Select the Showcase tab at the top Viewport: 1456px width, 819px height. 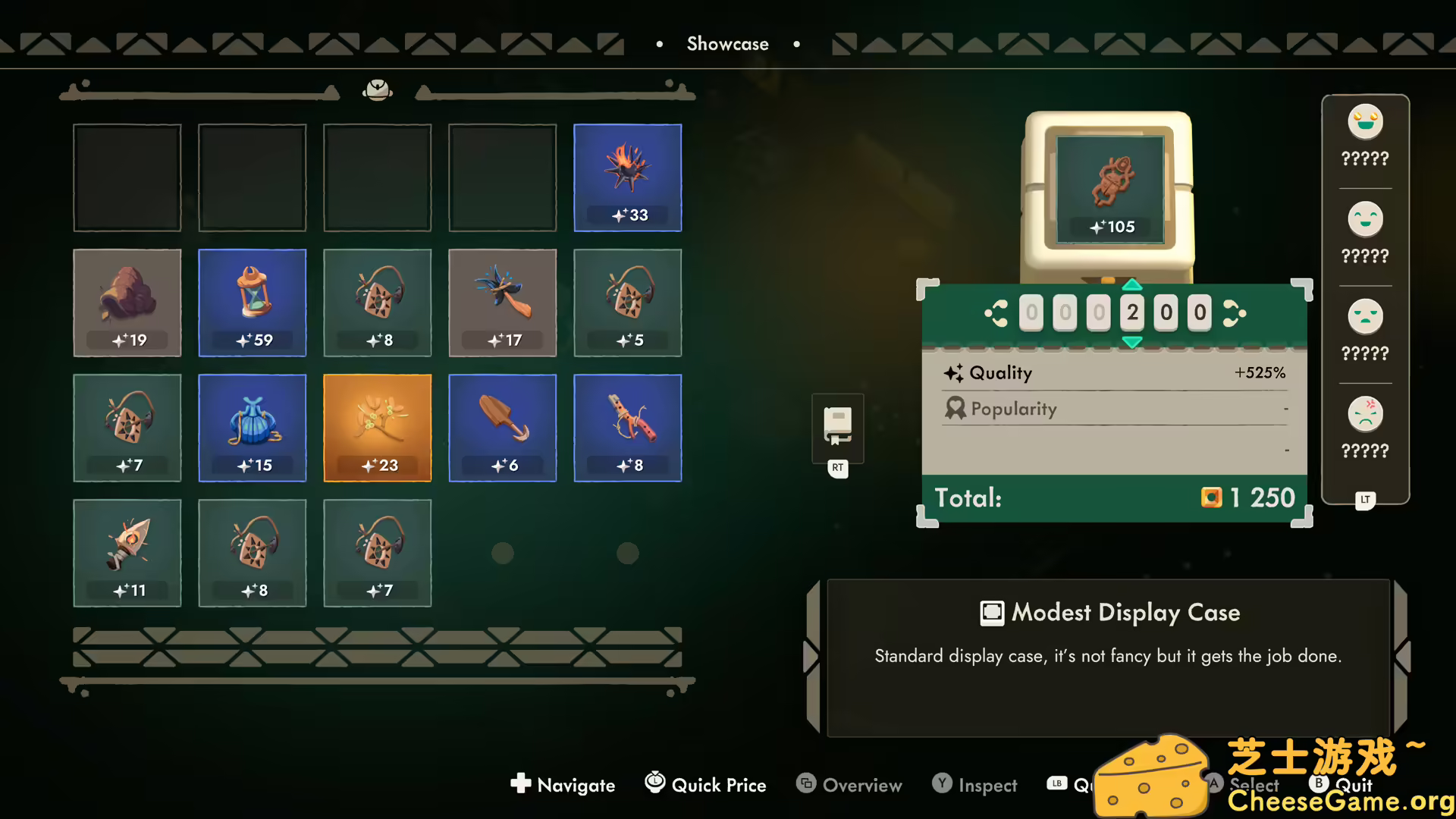point(727,43)
